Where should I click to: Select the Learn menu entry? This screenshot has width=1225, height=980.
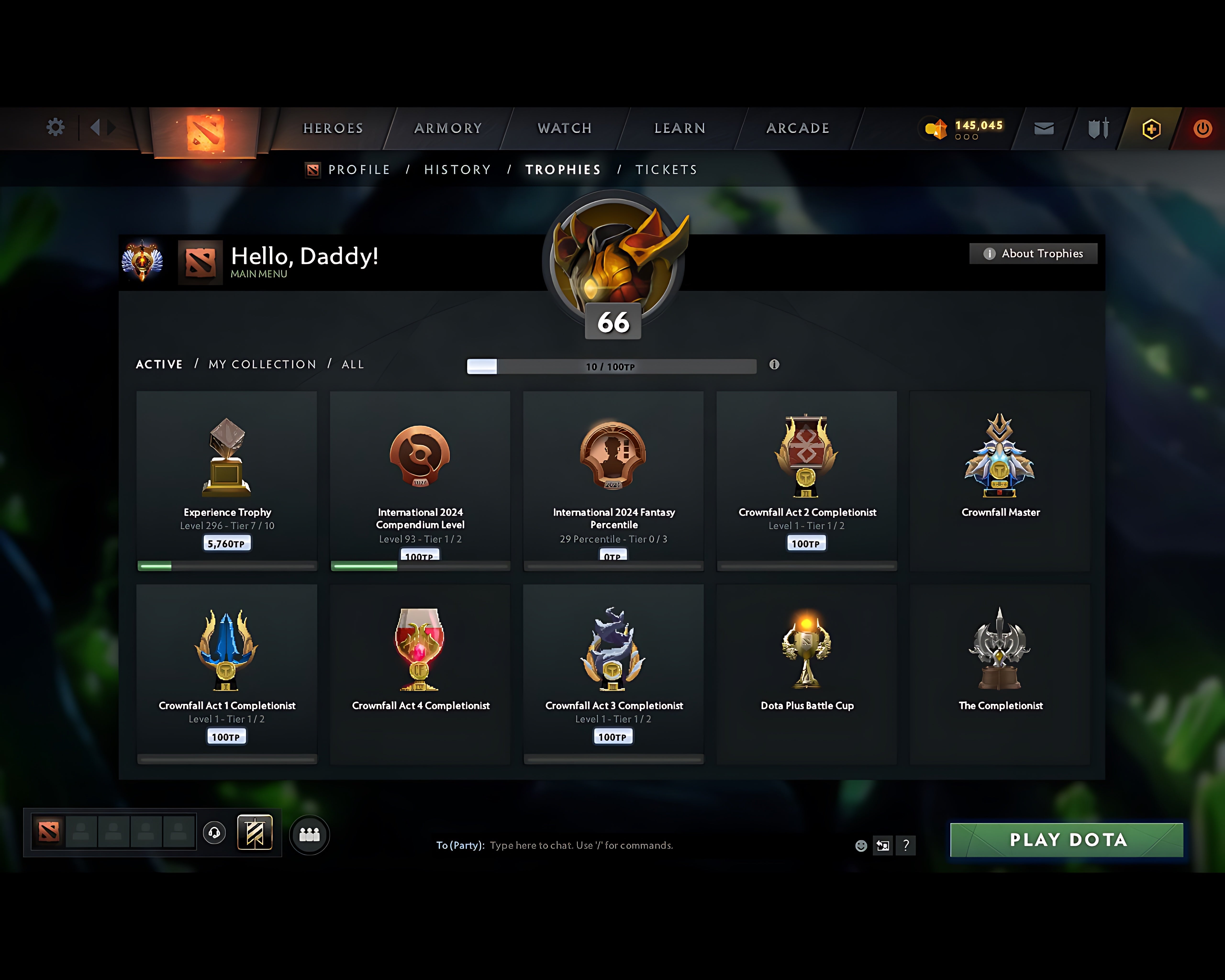coord(679,128)
